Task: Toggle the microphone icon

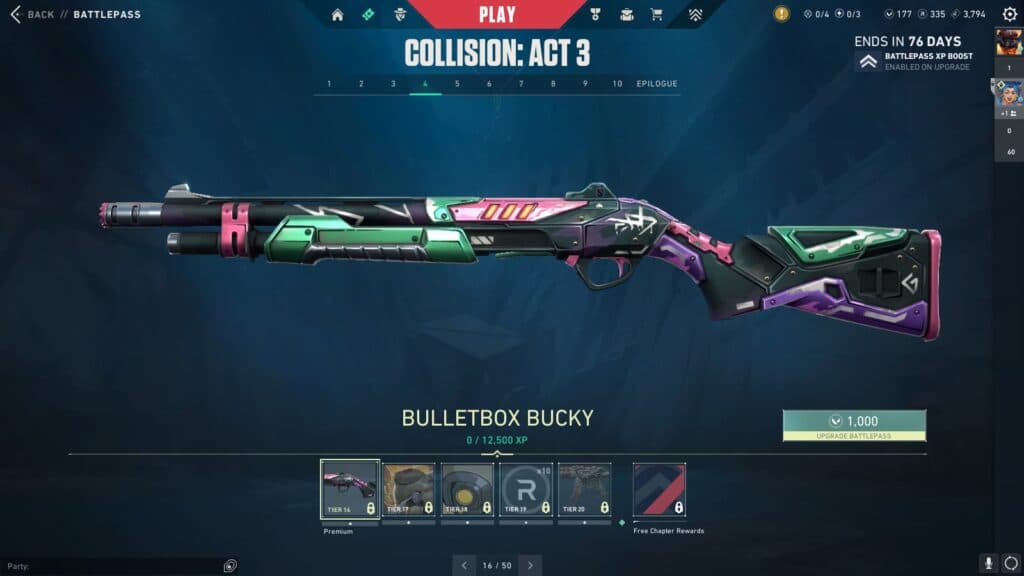Action: [x=988, y=564]
